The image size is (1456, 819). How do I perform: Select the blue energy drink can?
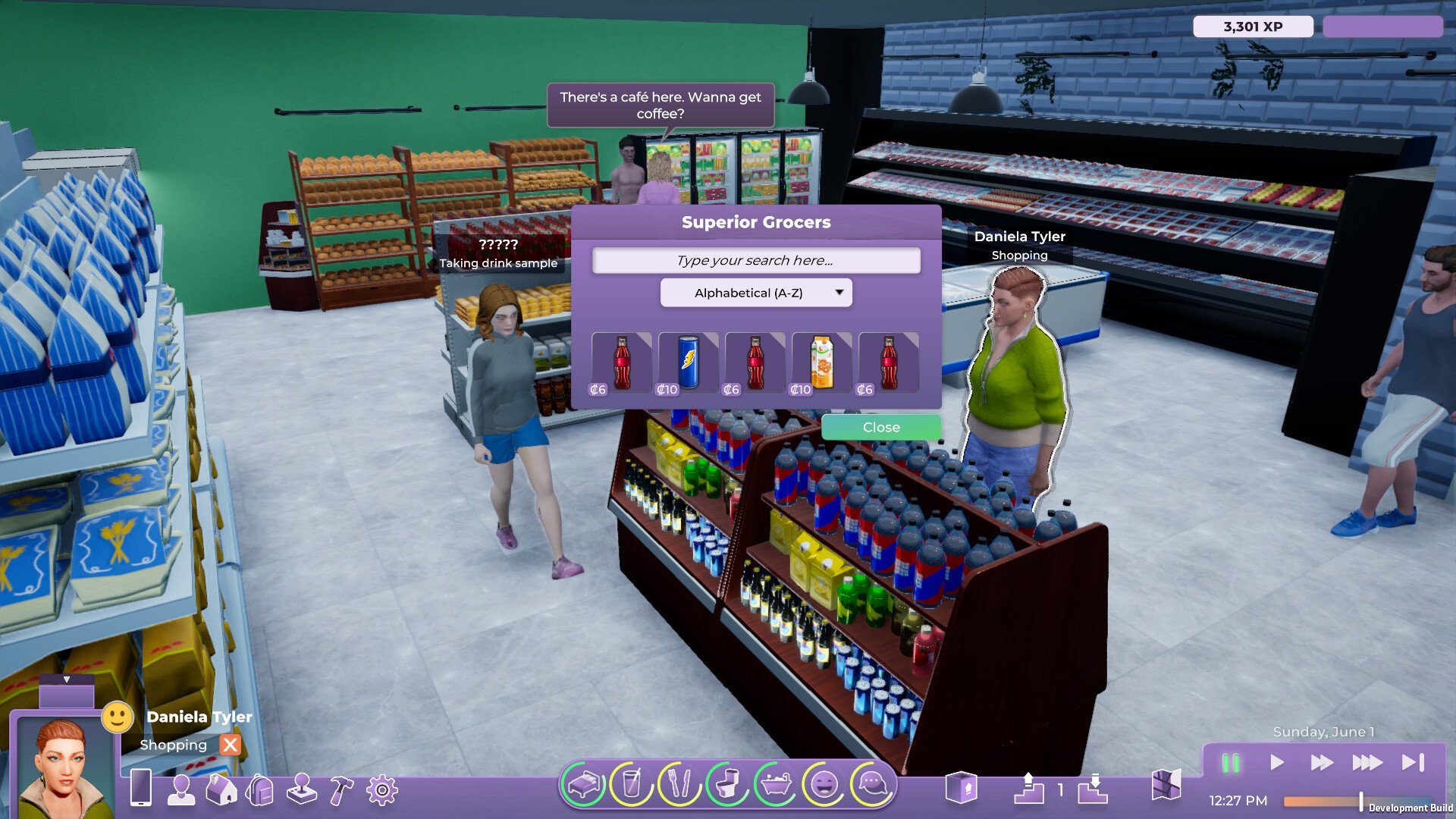click(688, 363)
